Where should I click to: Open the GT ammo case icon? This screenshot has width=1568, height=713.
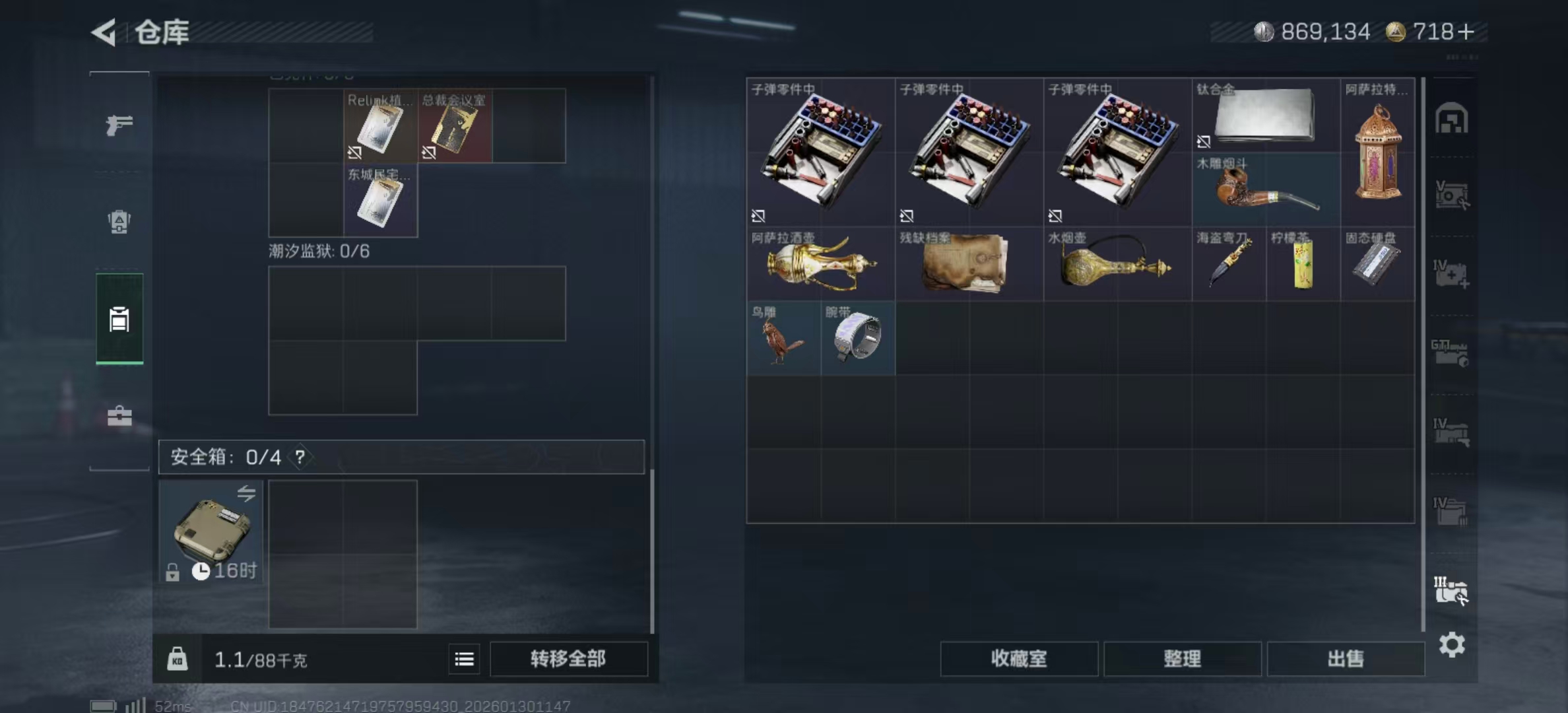[1452, 353]
